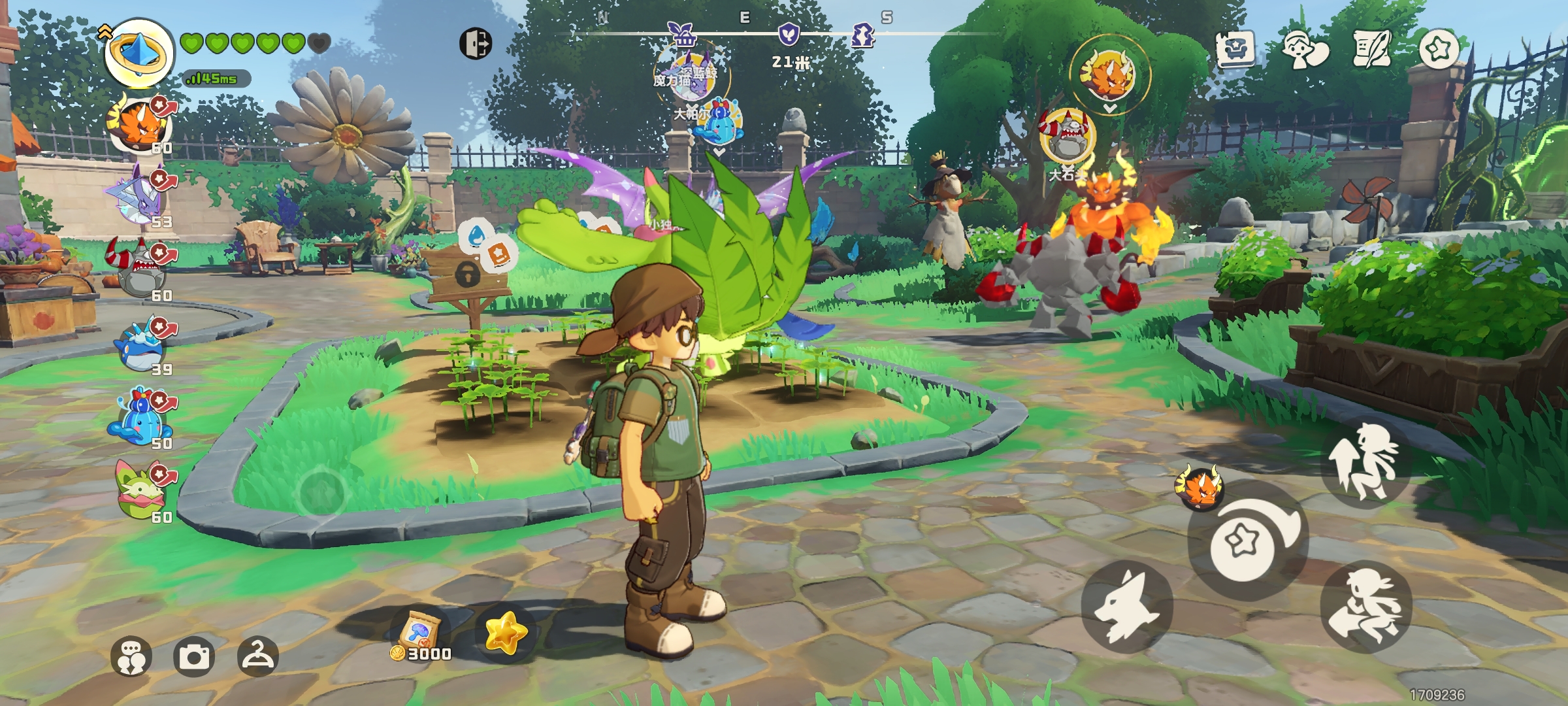Activate the dash sprint button
1568x706 pixels.
pos(1365,607)
